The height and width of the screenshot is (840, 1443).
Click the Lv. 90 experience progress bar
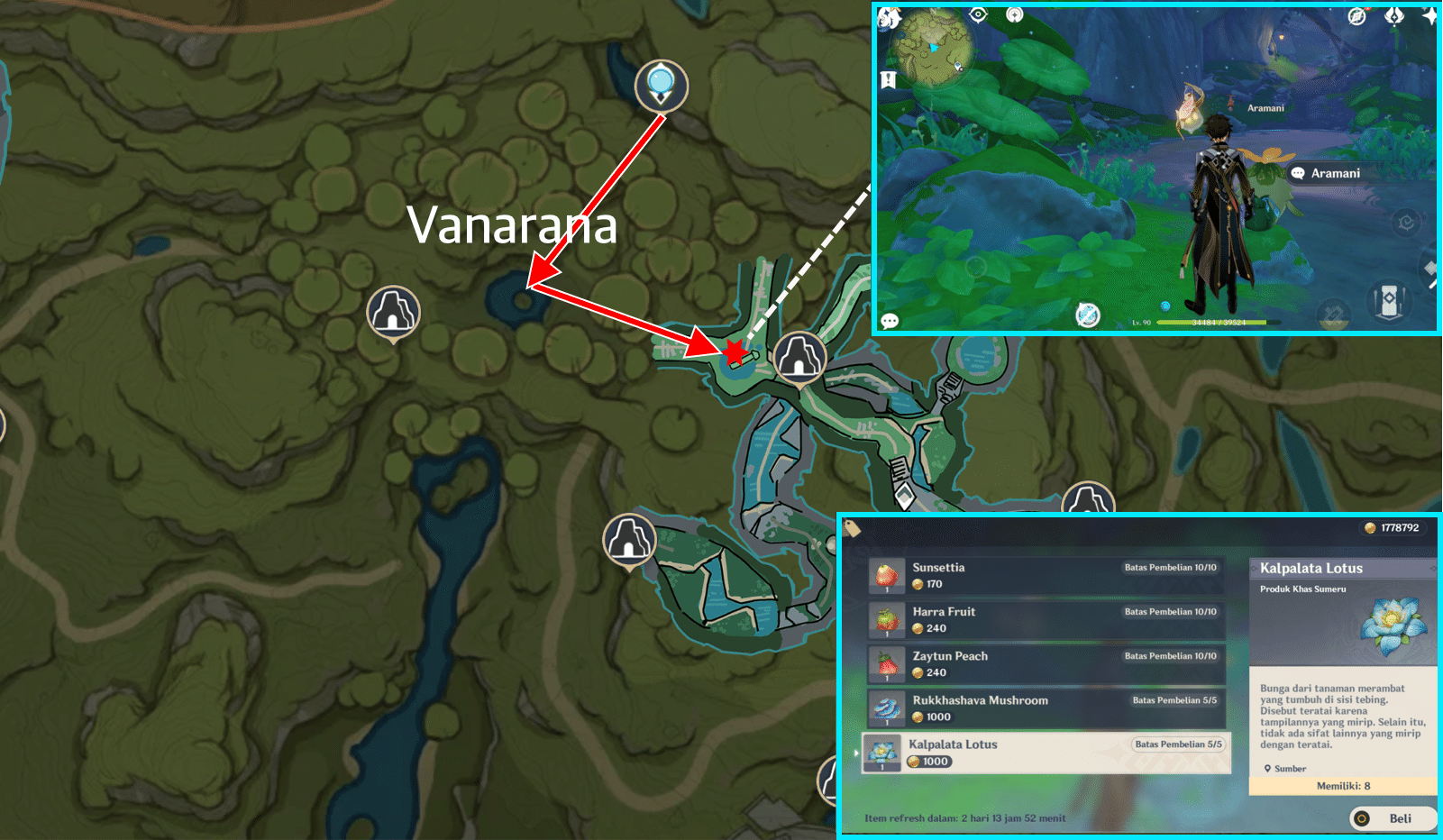click(1217, 322)
